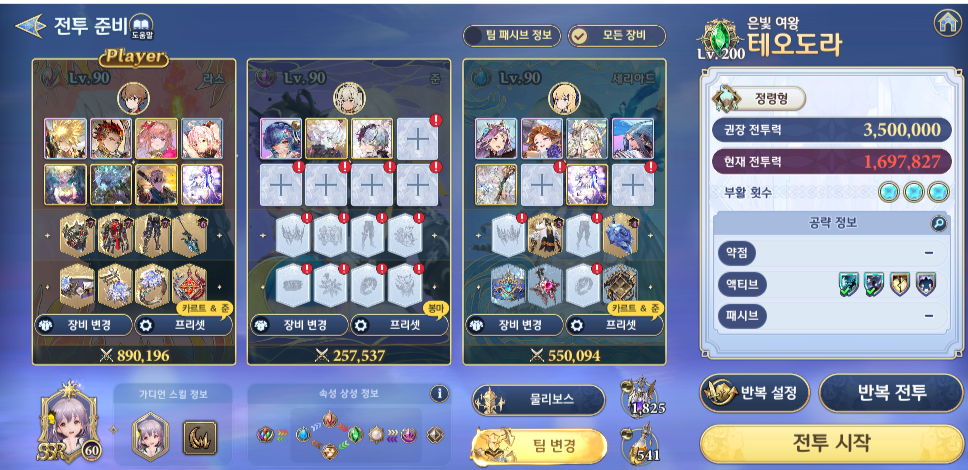Viewport: 968px width, 470px height.
Task: Open the 반복 설정 repeat settings
Action: [x=755, y=393]
